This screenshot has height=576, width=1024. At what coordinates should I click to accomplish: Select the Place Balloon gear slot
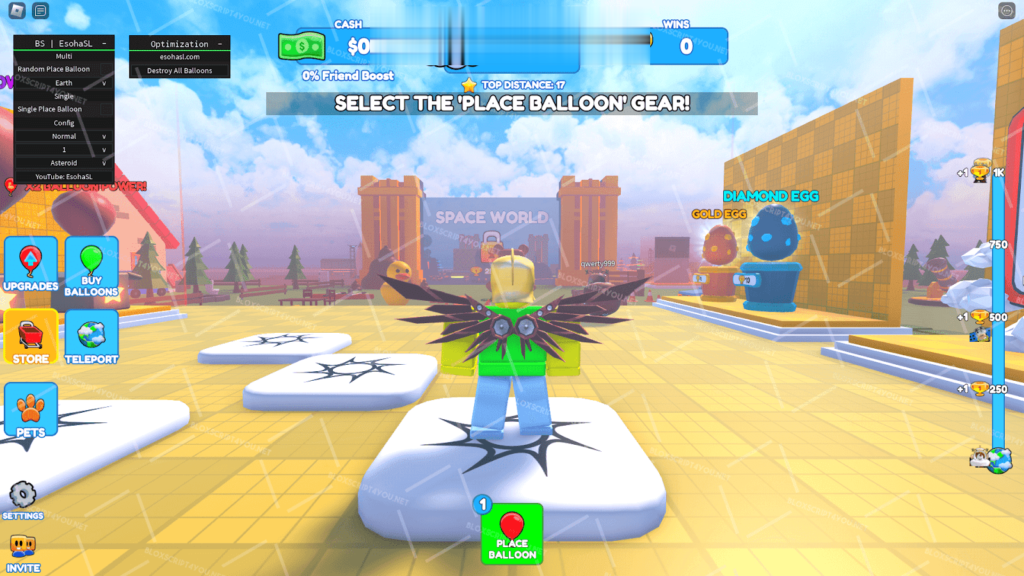[512, 534]
